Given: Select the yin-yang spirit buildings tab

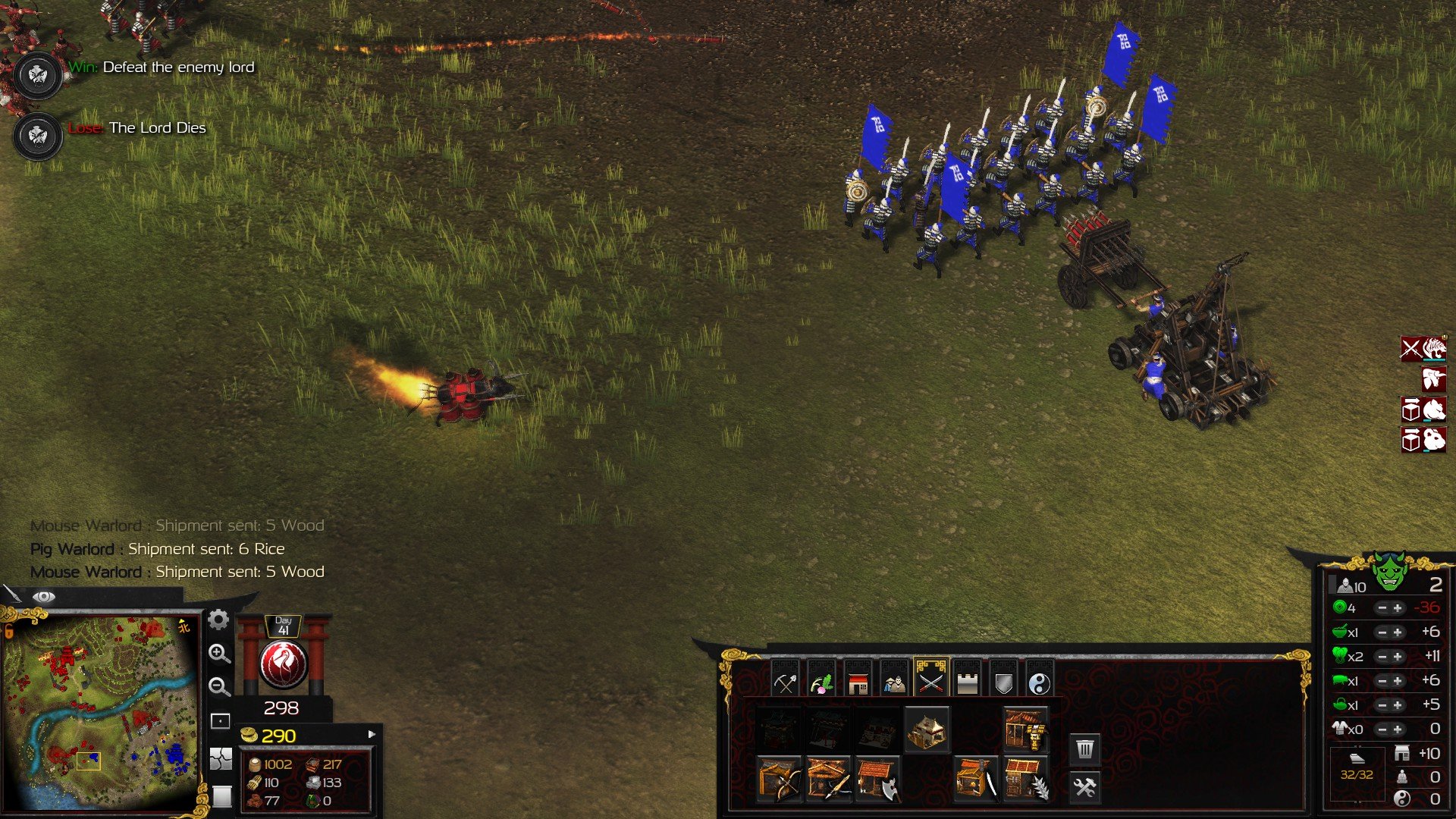Looking at the screenshot, I should click(x=1040, y=682).
